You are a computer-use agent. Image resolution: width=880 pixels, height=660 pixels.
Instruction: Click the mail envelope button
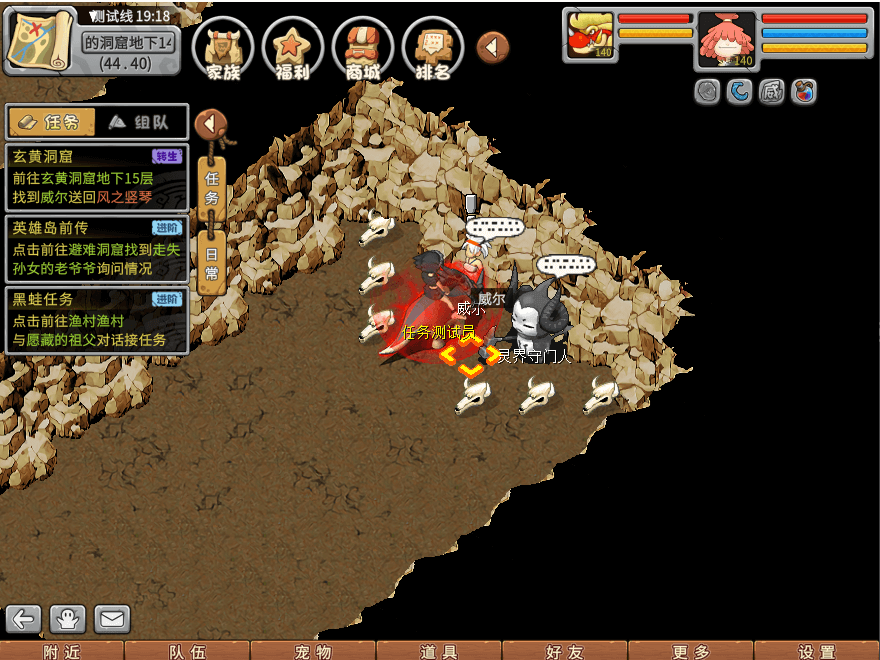(112, 619)
